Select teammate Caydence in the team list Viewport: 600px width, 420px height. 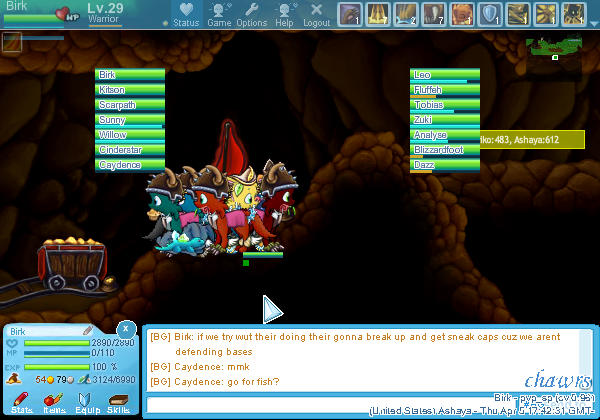point(130,165)
